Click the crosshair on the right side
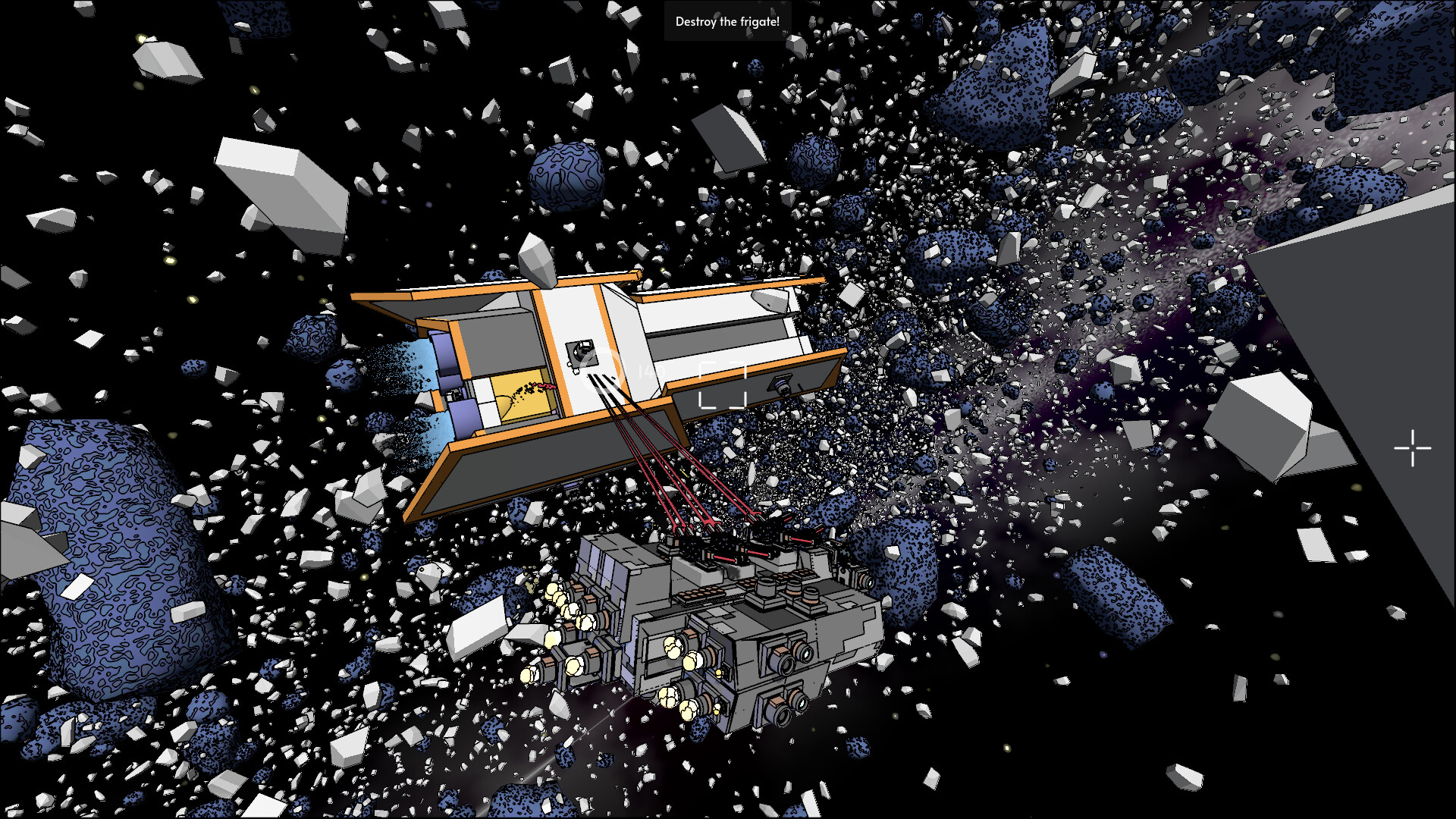1456x819 pixels. pyautogui.click(x=1414, y=449)
